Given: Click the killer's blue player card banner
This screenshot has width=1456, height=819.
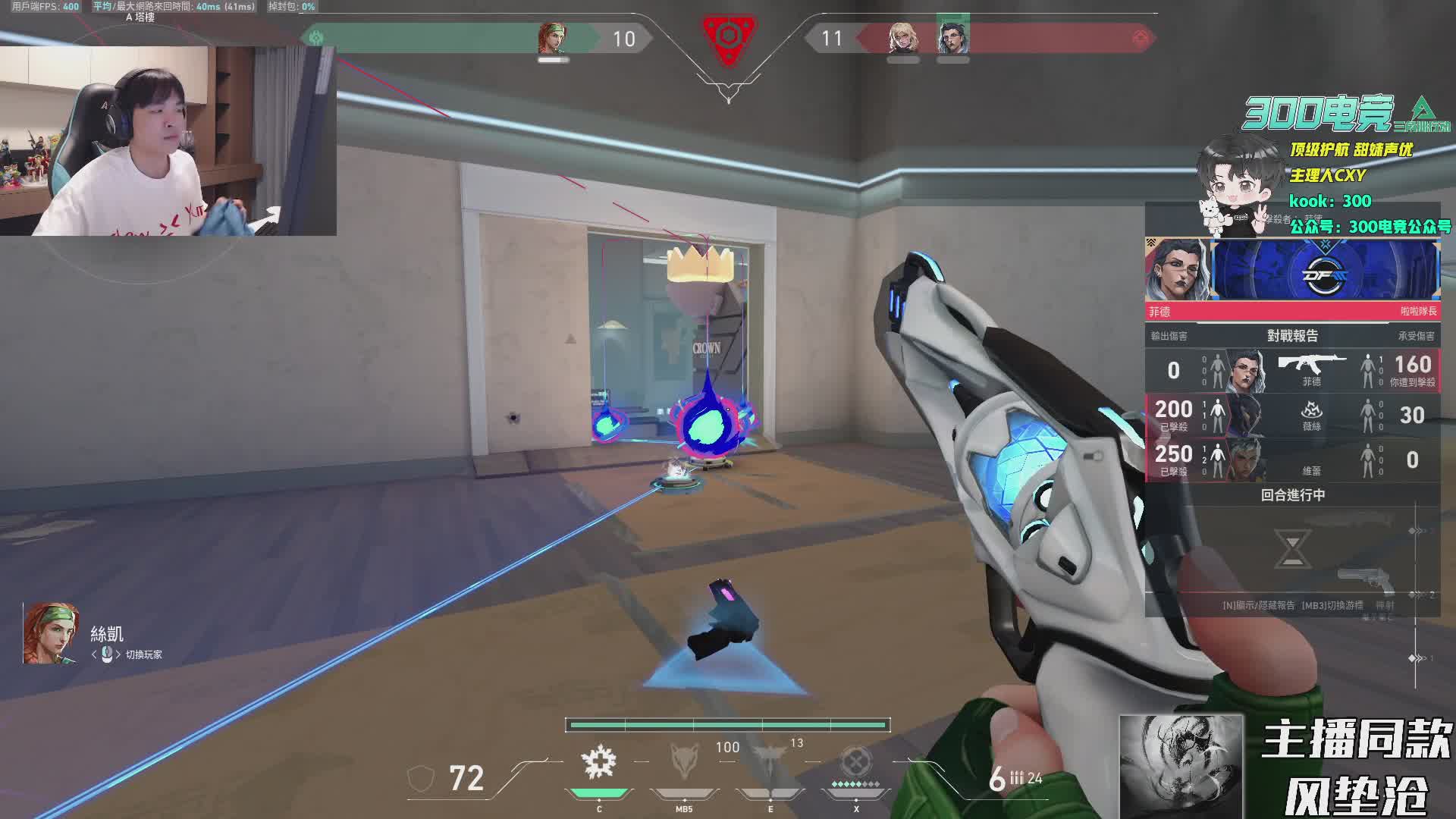Looking at the screenshot, I should coord(1324,270).
